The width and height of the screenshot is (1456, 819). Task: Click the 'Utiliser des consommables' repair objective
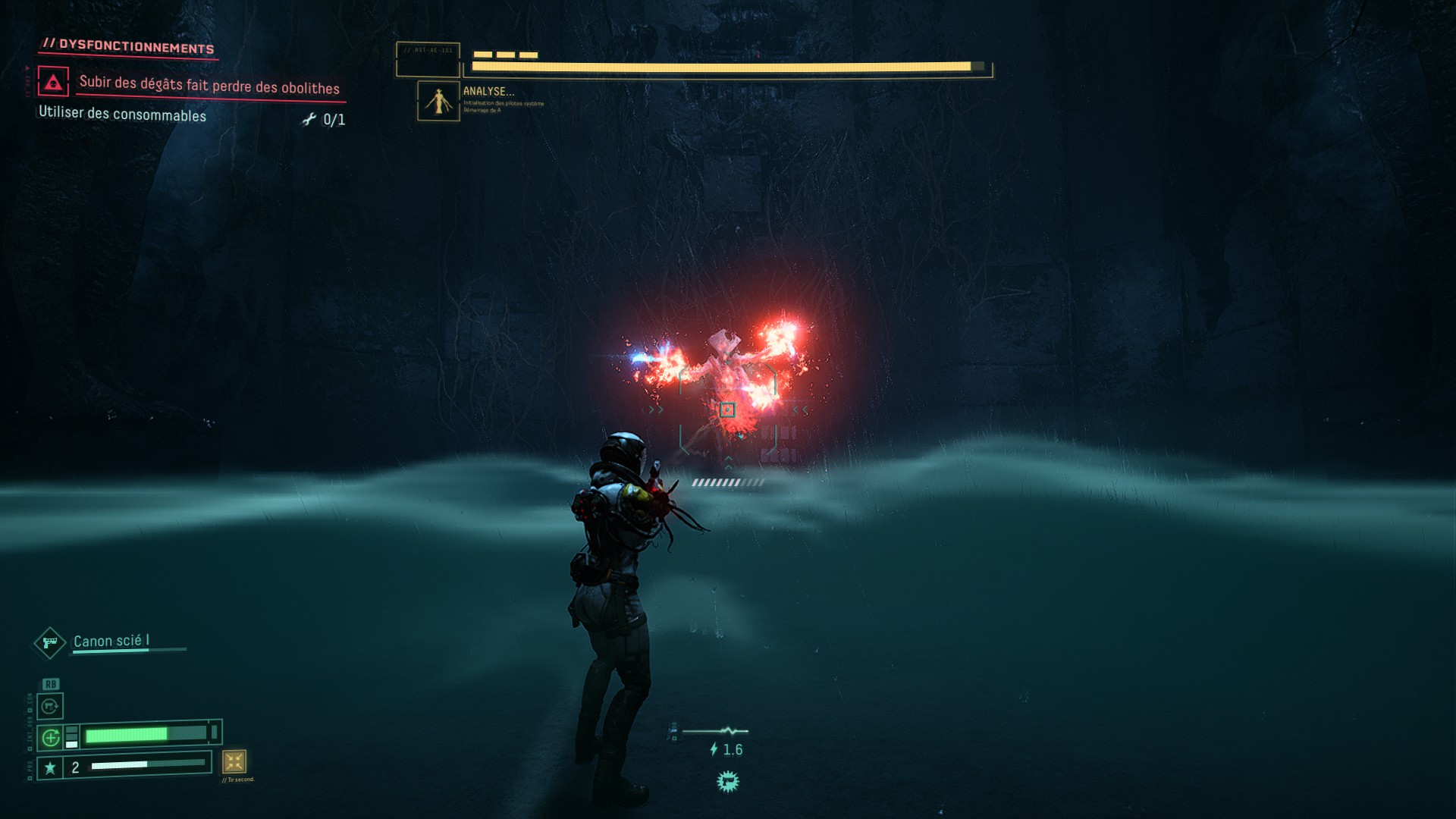122,115
